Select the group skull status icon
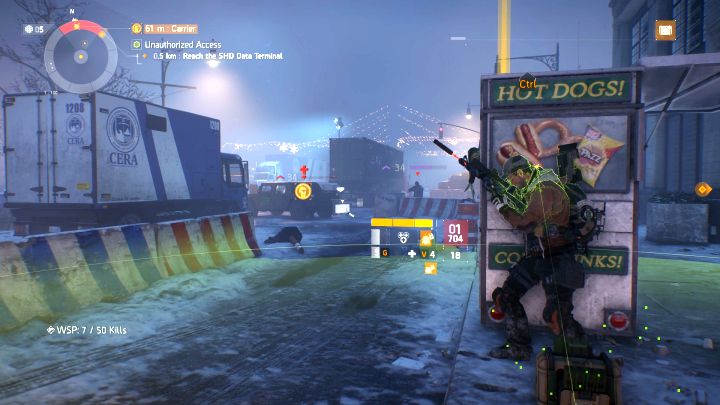This screenshot has width=720, height=405. click(x=402, y=238)
